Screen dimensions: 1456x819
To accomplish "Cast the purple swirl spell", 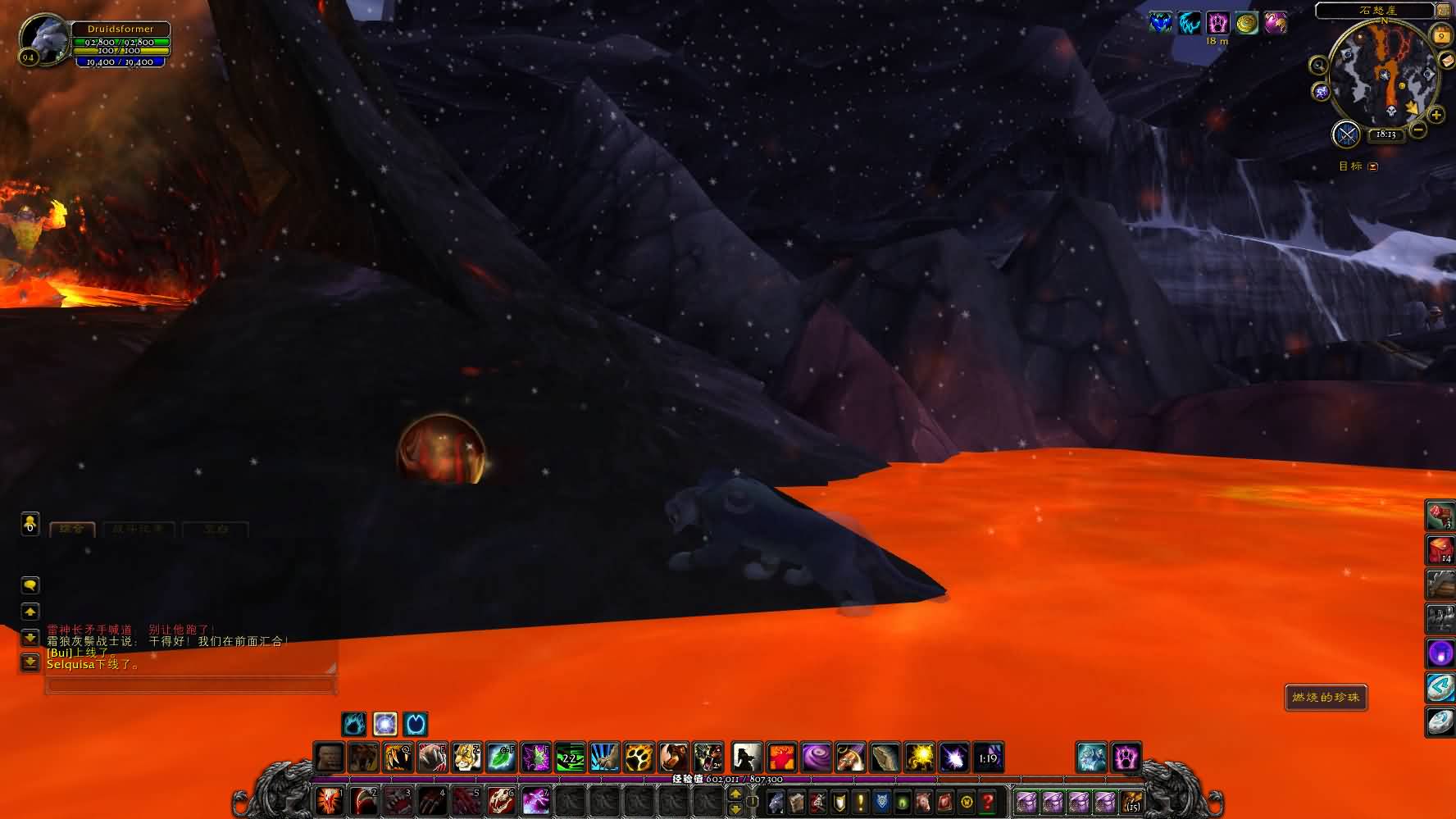I will pos(816,757).
